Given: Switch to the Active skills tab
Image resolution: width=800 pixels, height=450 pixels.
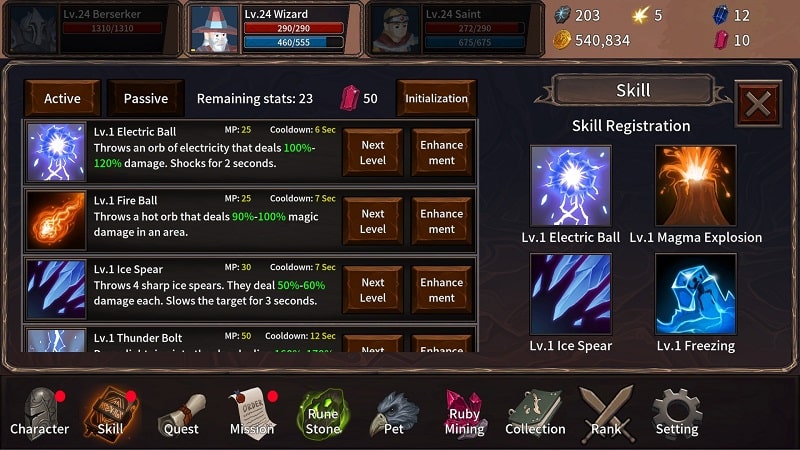Looking at the screenshot, I should 62,99.
